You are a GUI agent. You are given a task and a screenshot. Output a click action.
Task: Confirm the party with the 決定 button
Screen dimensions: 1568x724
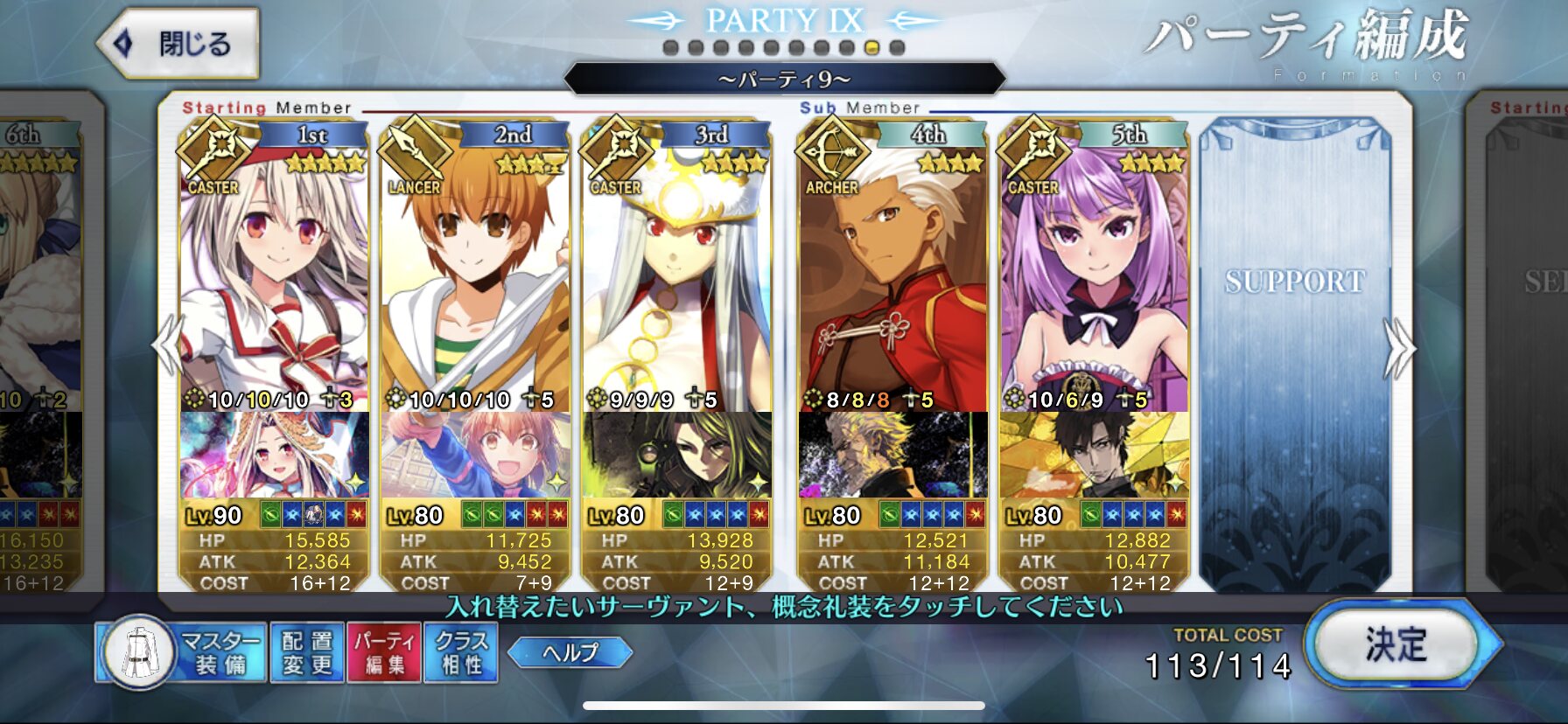pyautogui.click(x=1396, y=644)
